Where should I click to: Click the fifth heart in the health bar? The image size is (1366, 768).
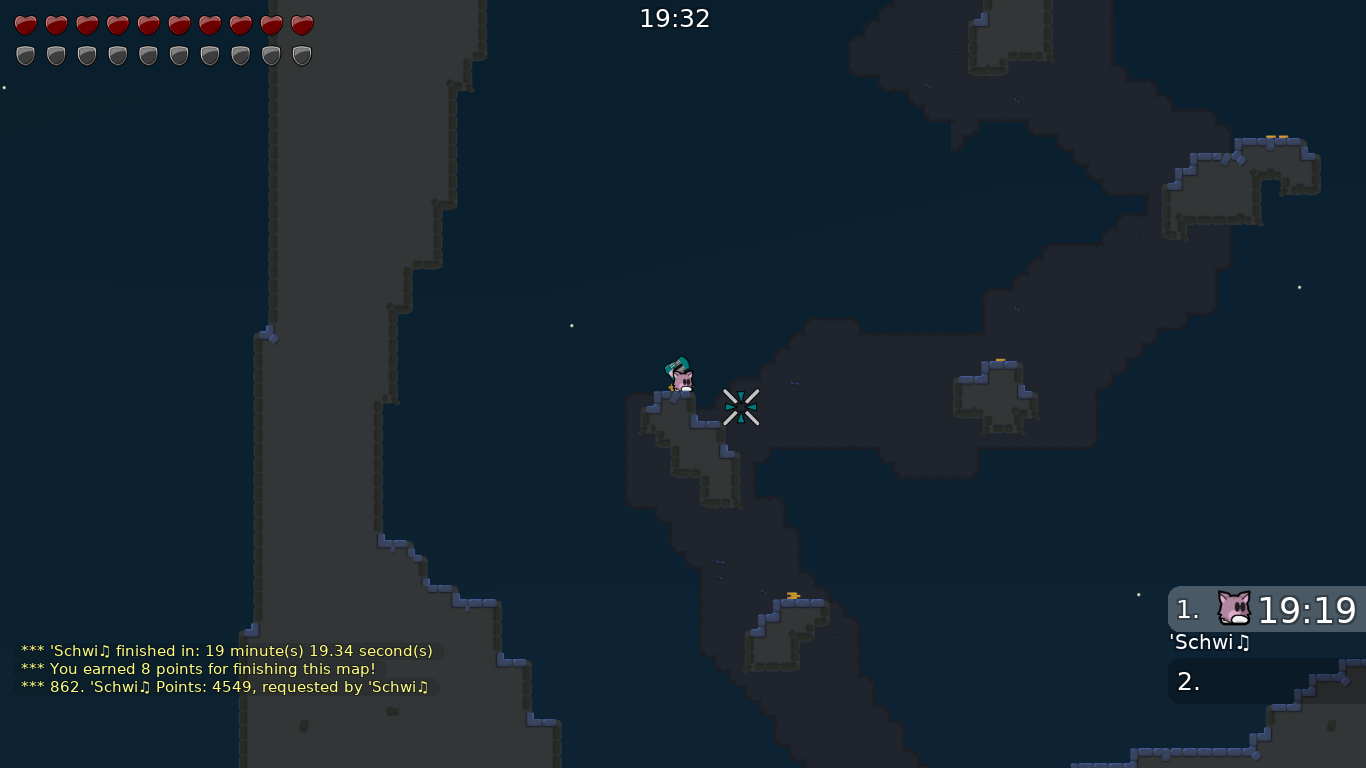click(148, 25)
